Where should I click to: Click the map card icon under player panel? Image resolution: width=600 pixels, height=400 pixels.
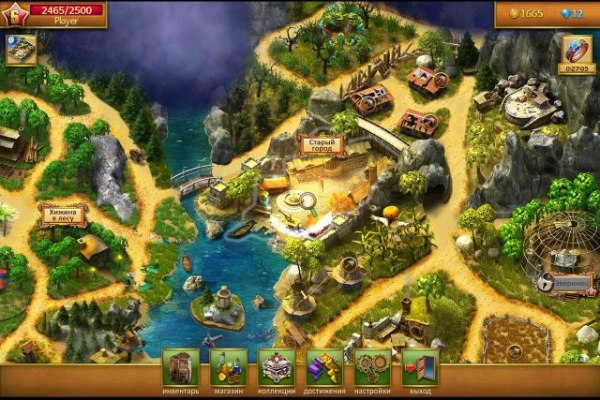point(21,48)
